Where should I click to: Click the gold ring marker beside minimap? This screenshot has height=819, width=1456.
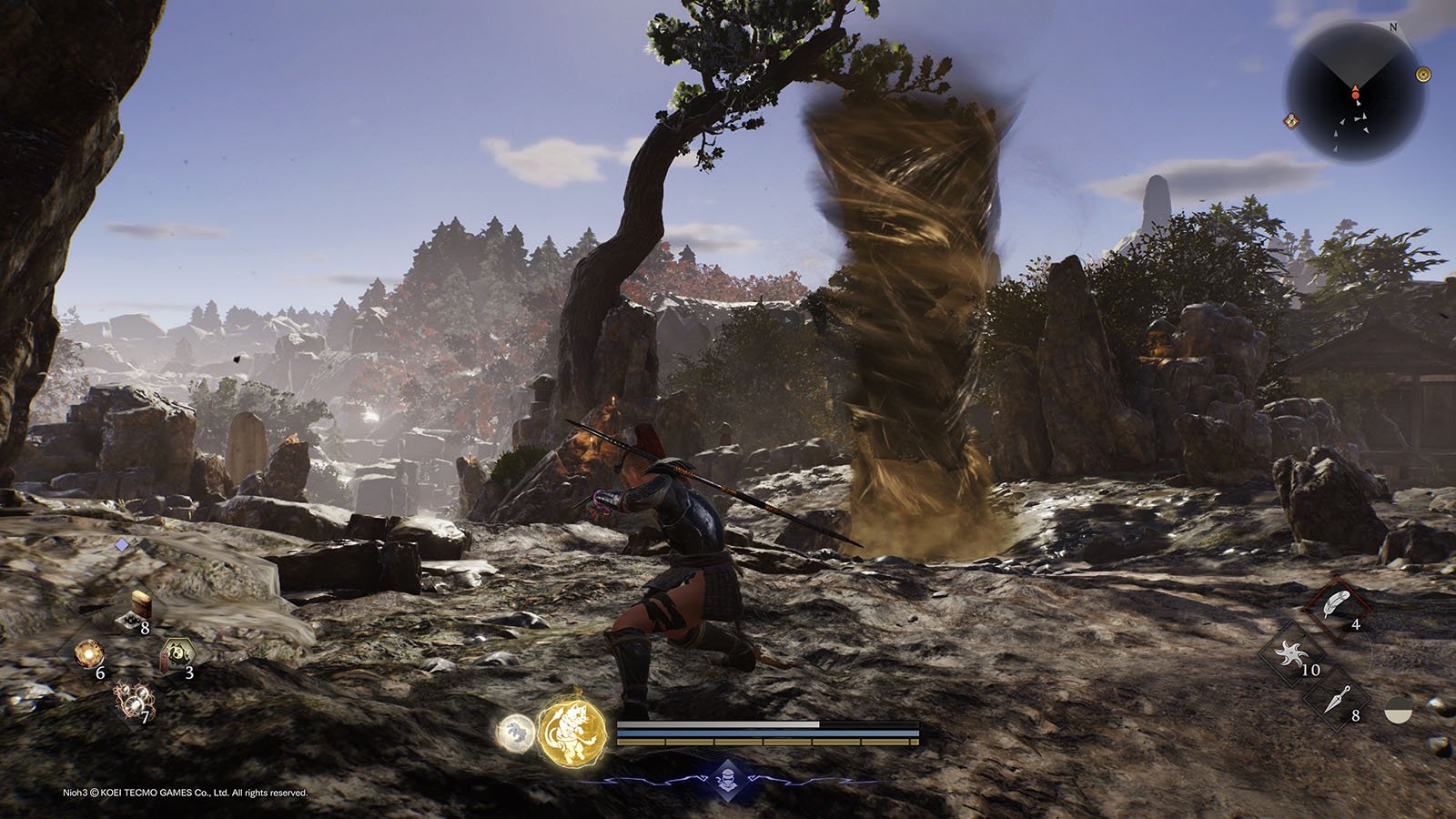[1424, 75]
